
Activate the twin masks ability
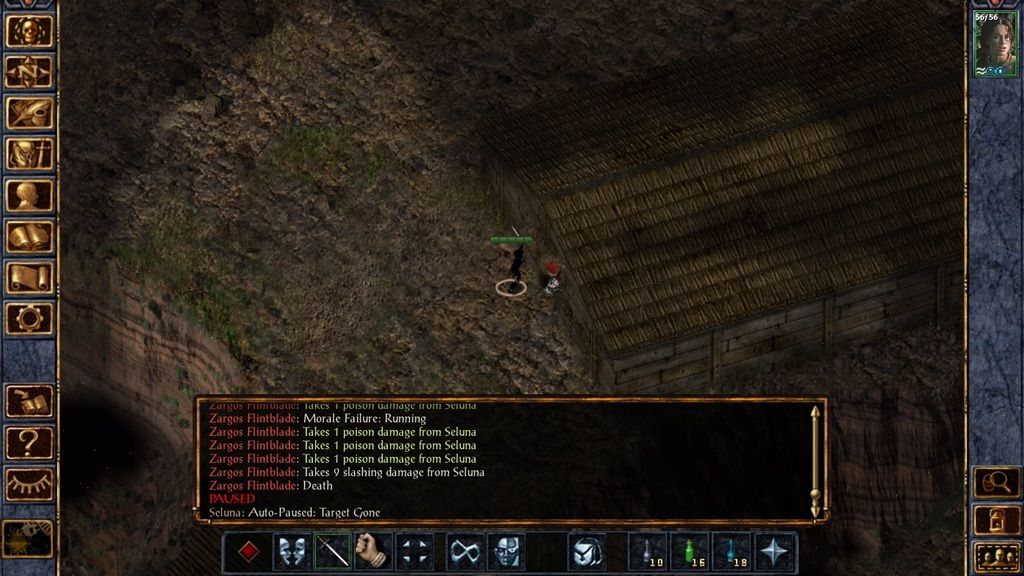[x=291, y=552]
